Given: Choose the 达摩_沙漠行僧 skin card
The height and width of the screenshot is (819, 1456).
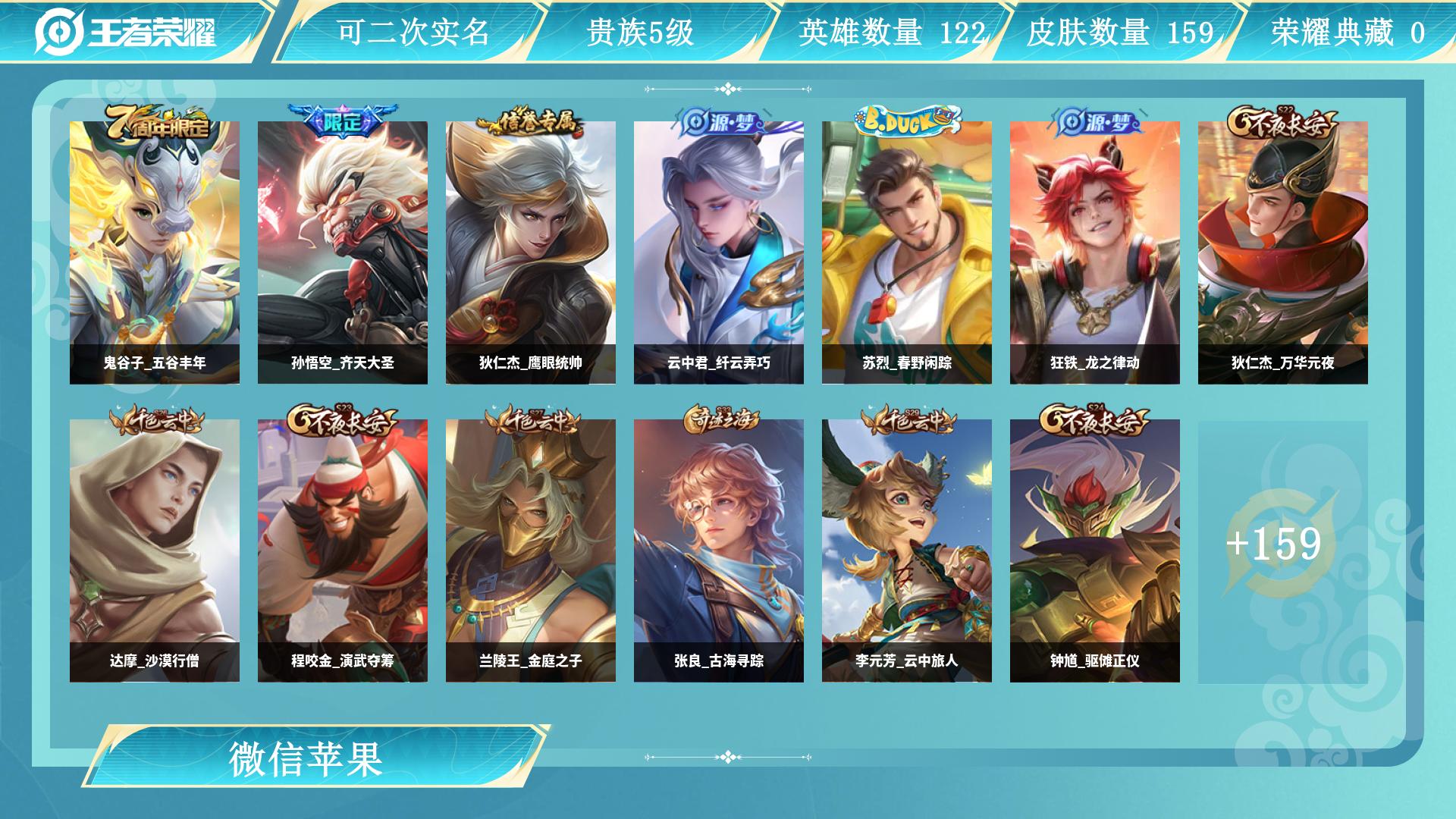Looking at the screenshot, I should (x=155, y=551).
